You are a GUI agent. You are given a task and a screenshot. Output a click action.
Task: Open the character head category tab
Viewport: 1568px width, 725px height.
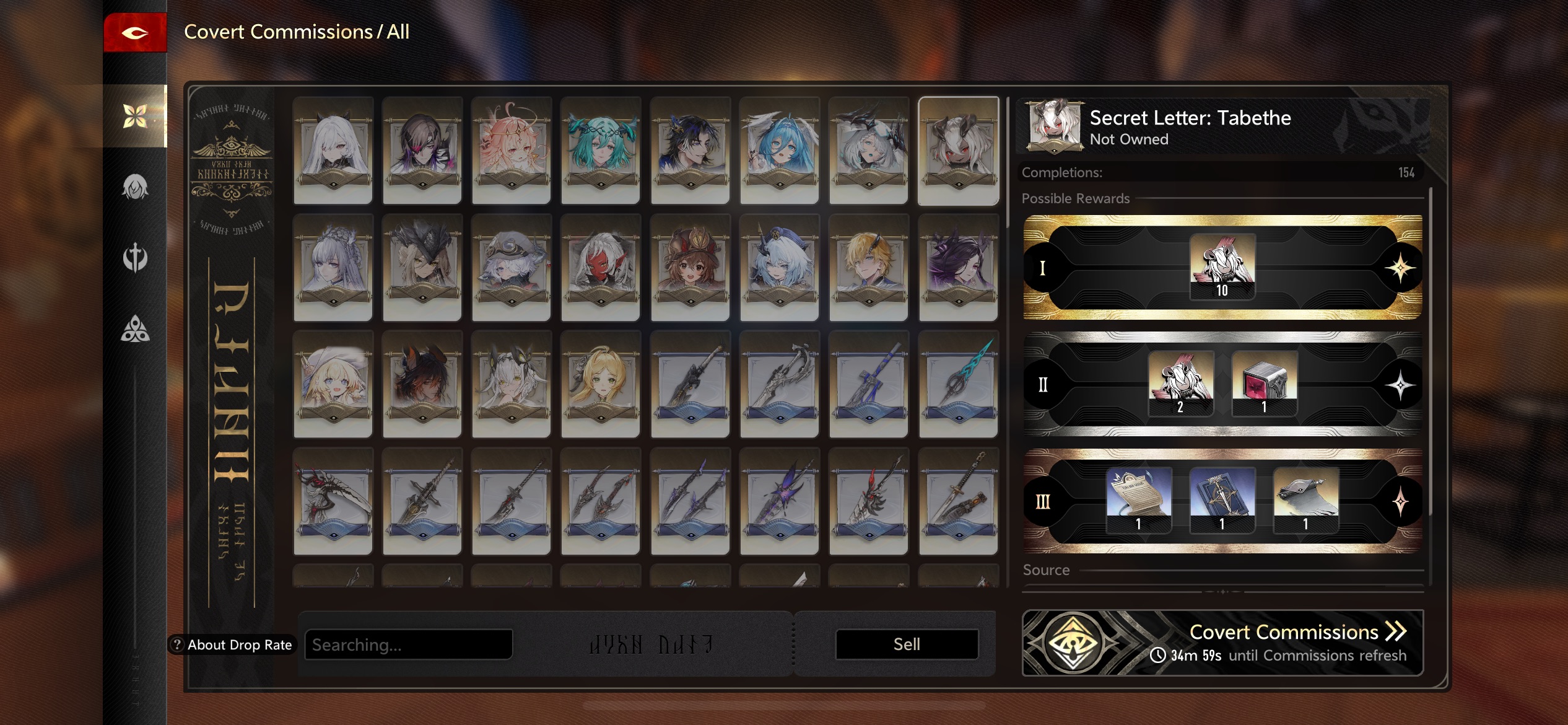[x=135, y=187]
